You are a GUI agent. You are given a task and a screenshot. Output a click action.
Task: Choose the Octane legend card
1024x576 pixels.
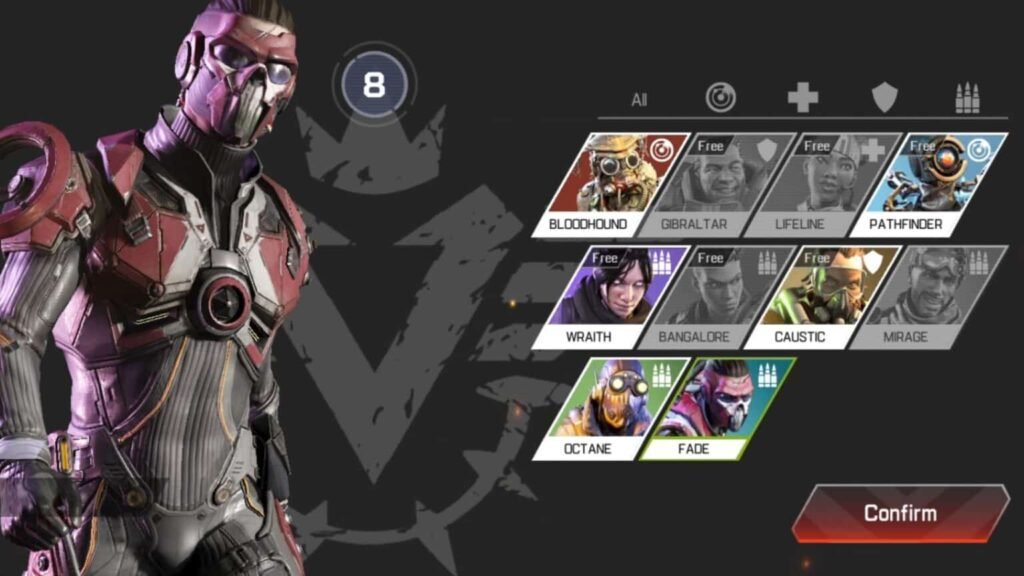pos(610,409)
